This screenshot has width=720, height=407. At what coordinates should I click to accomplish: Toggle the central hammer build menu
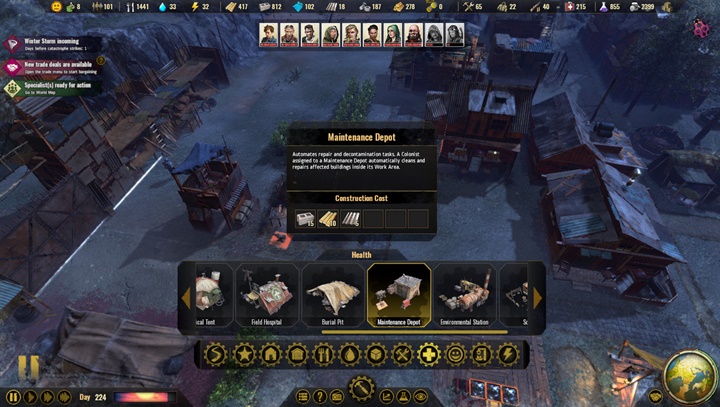[x=361, y=387]
